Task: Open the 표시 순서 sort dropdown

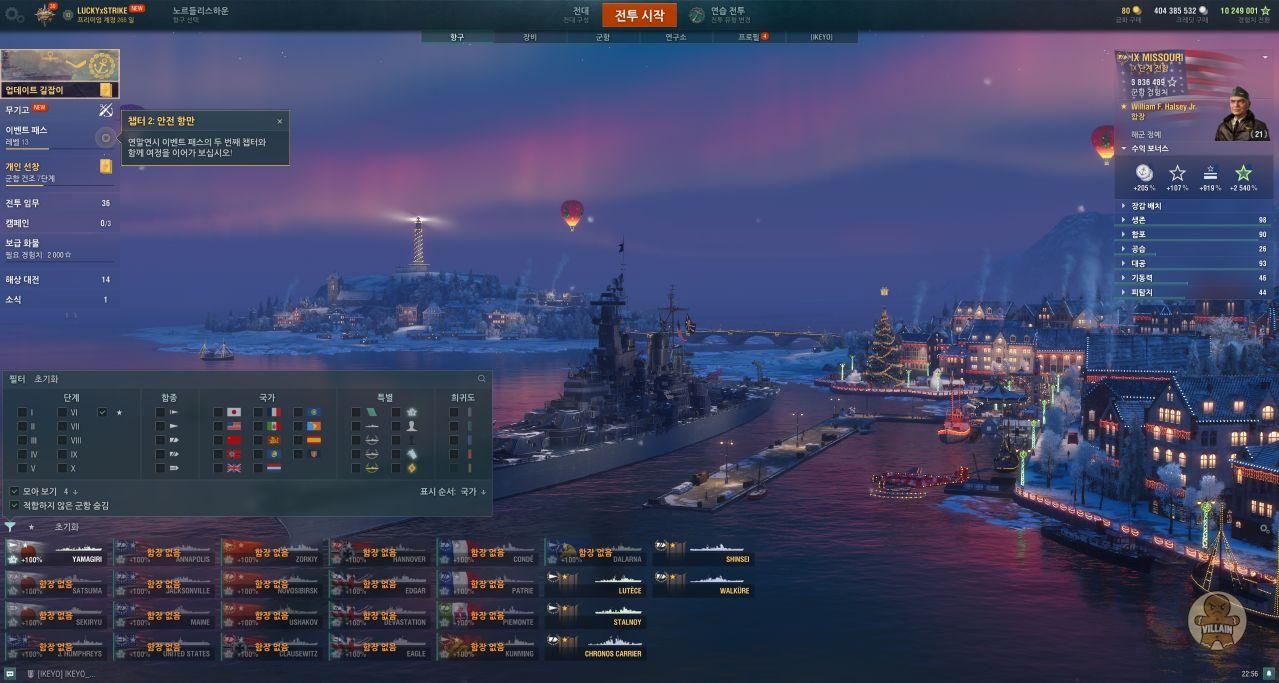Action: click(453, 491)
